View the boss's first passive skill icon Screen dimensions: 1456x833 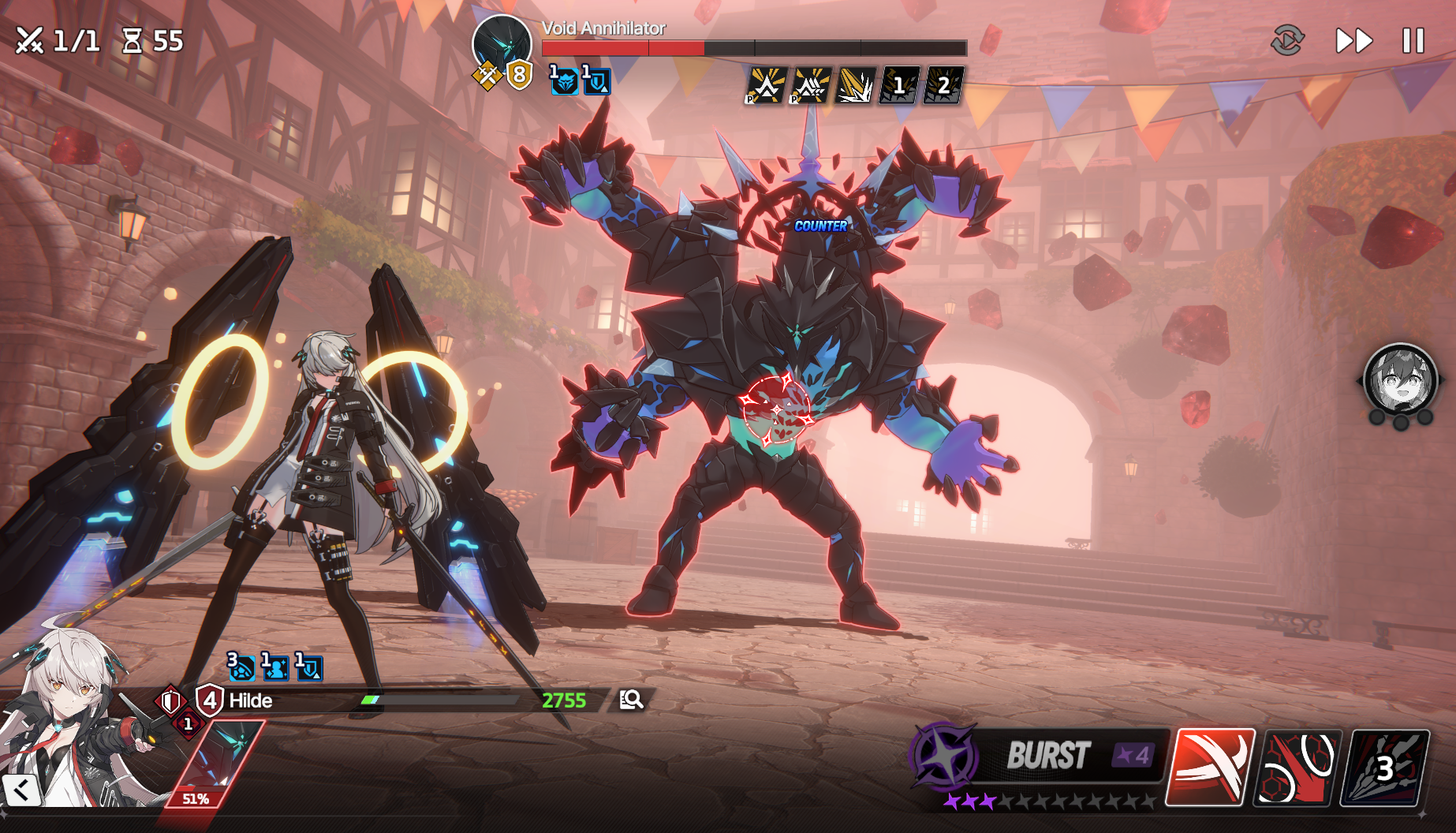coord(765,86)
